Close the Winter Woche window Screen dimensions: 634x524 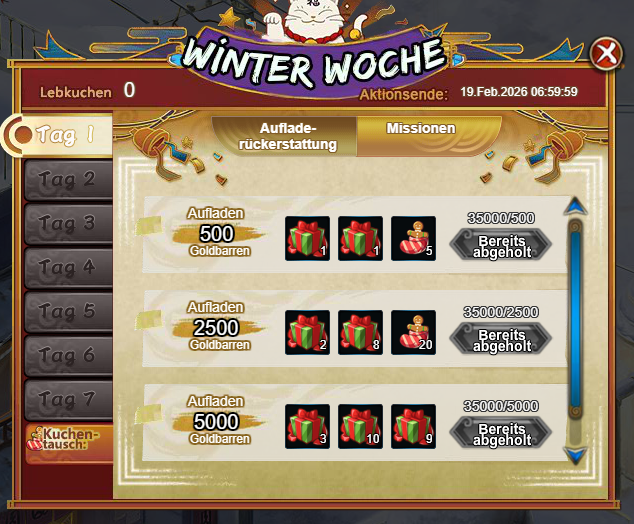(605, 54)
